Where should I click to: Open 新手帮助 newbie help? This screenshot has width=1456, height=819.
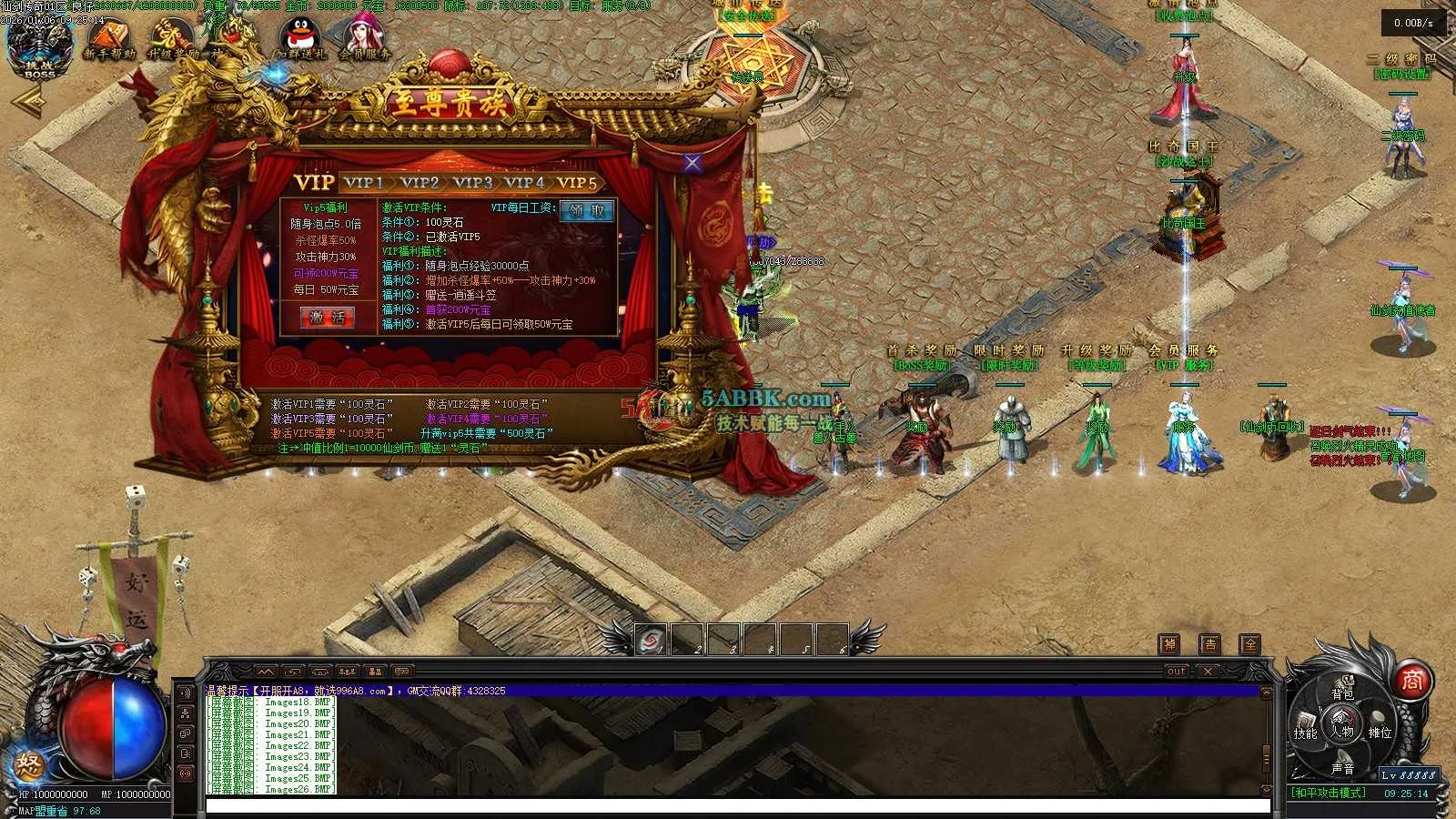[x=109, y=41]
